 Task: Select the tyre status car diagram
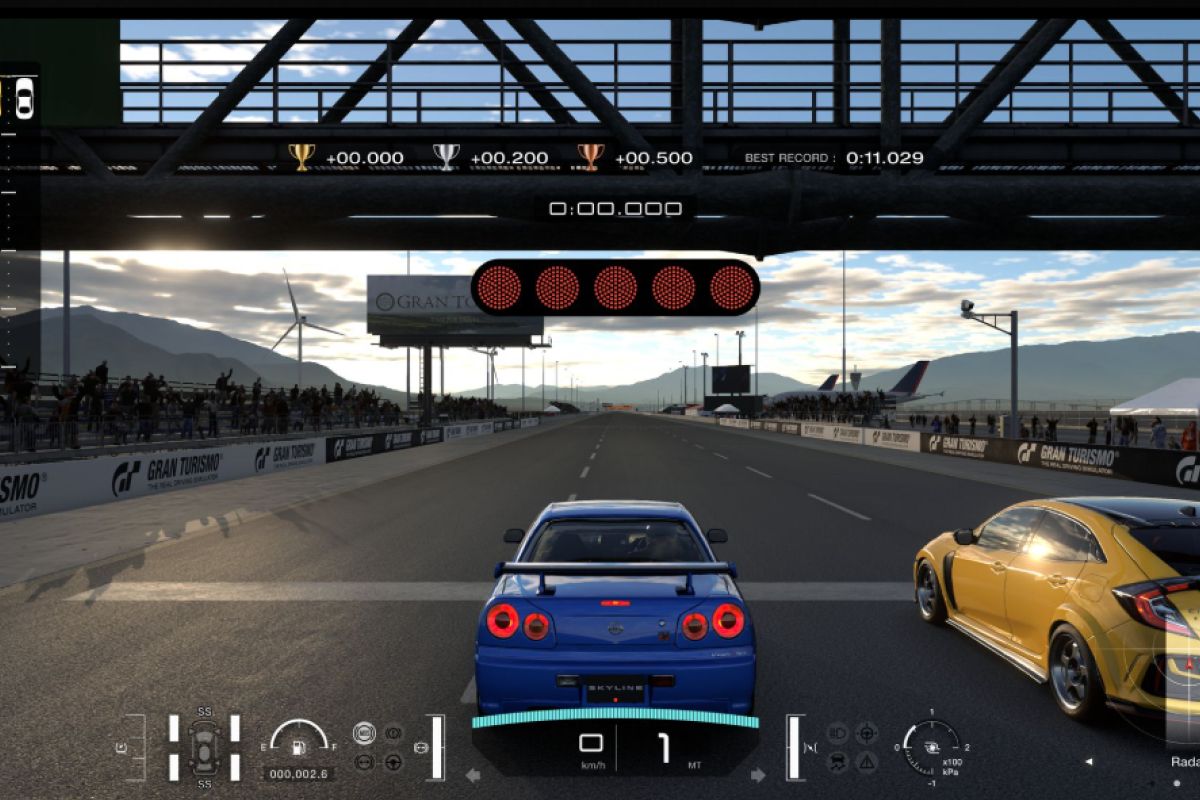click(x=204, y=746)
